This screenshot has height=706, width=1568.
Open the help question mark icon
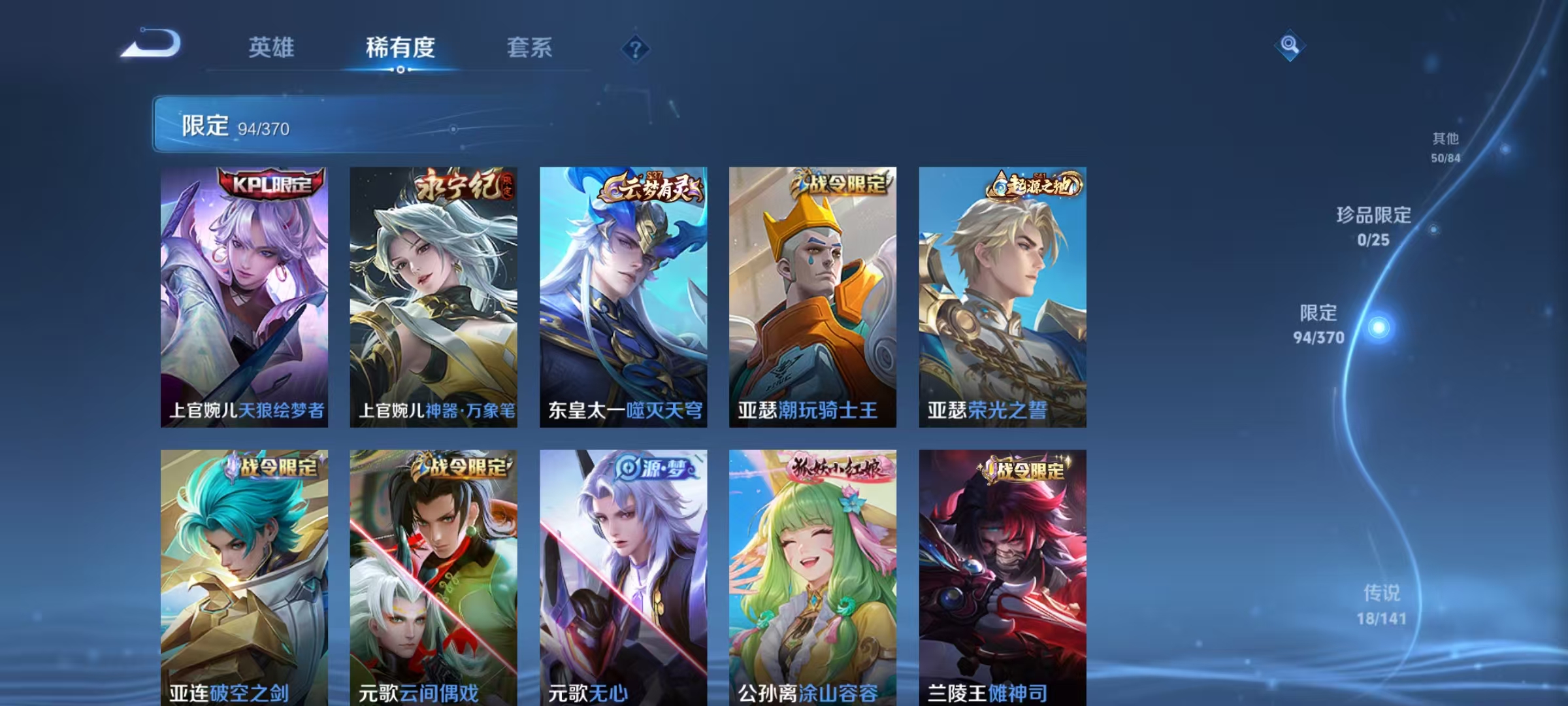(x=634, y=46)
